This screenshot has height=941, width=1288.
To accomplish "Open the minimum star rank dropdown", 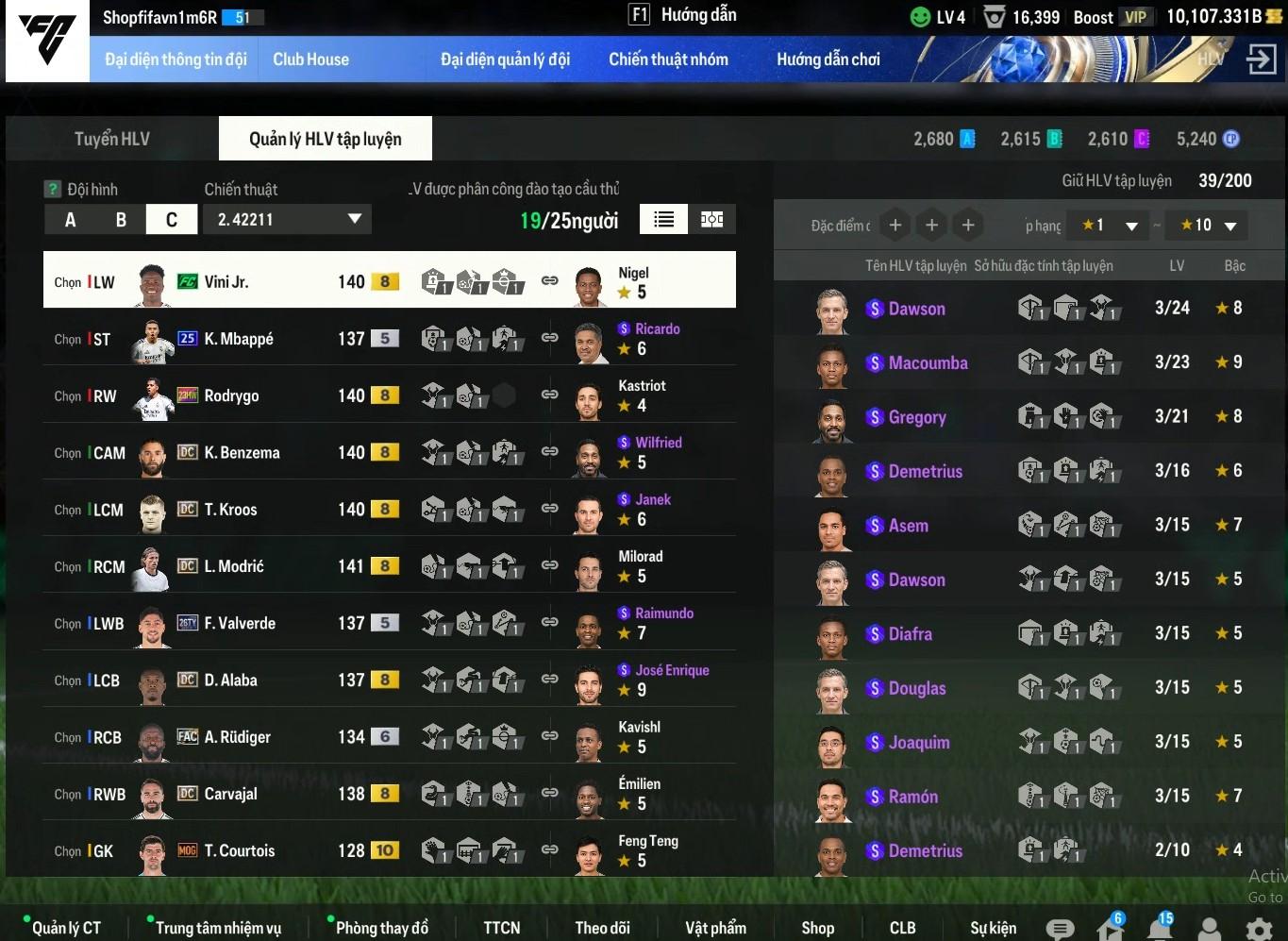I will coord(1111,226).
